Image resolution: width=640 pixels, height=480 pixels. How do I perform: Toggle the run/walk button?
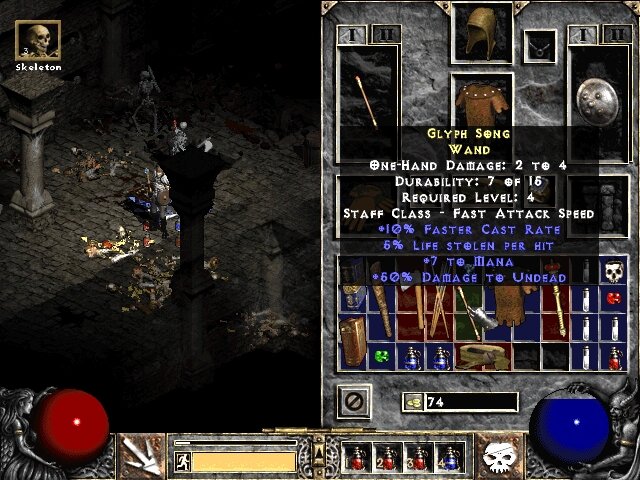click(182, 461)
